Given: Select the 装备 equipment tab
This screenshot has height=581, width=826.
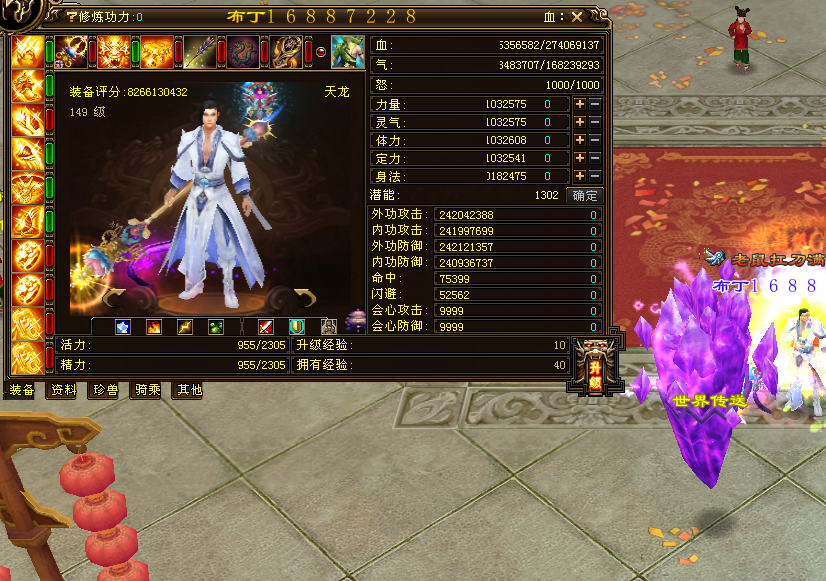Looking at the screenshot, I should [22, 390].
